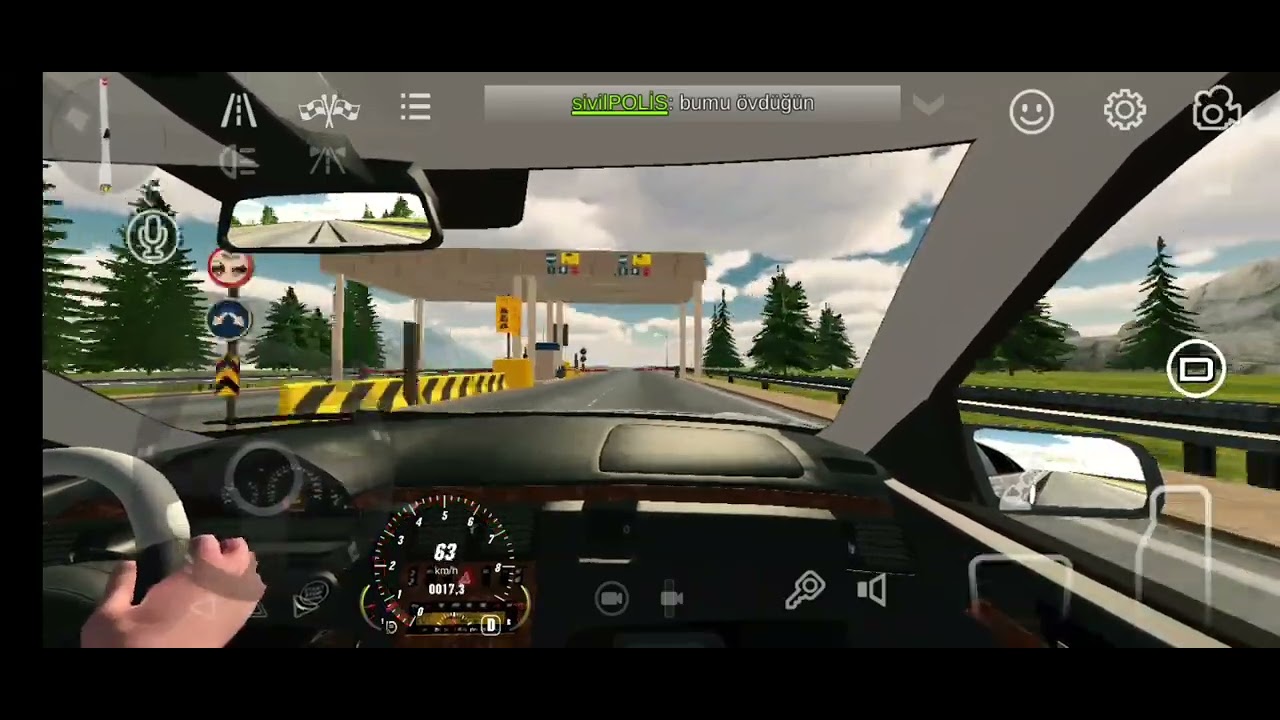
Task: Click the round minimap
Action: click(102, 135)
